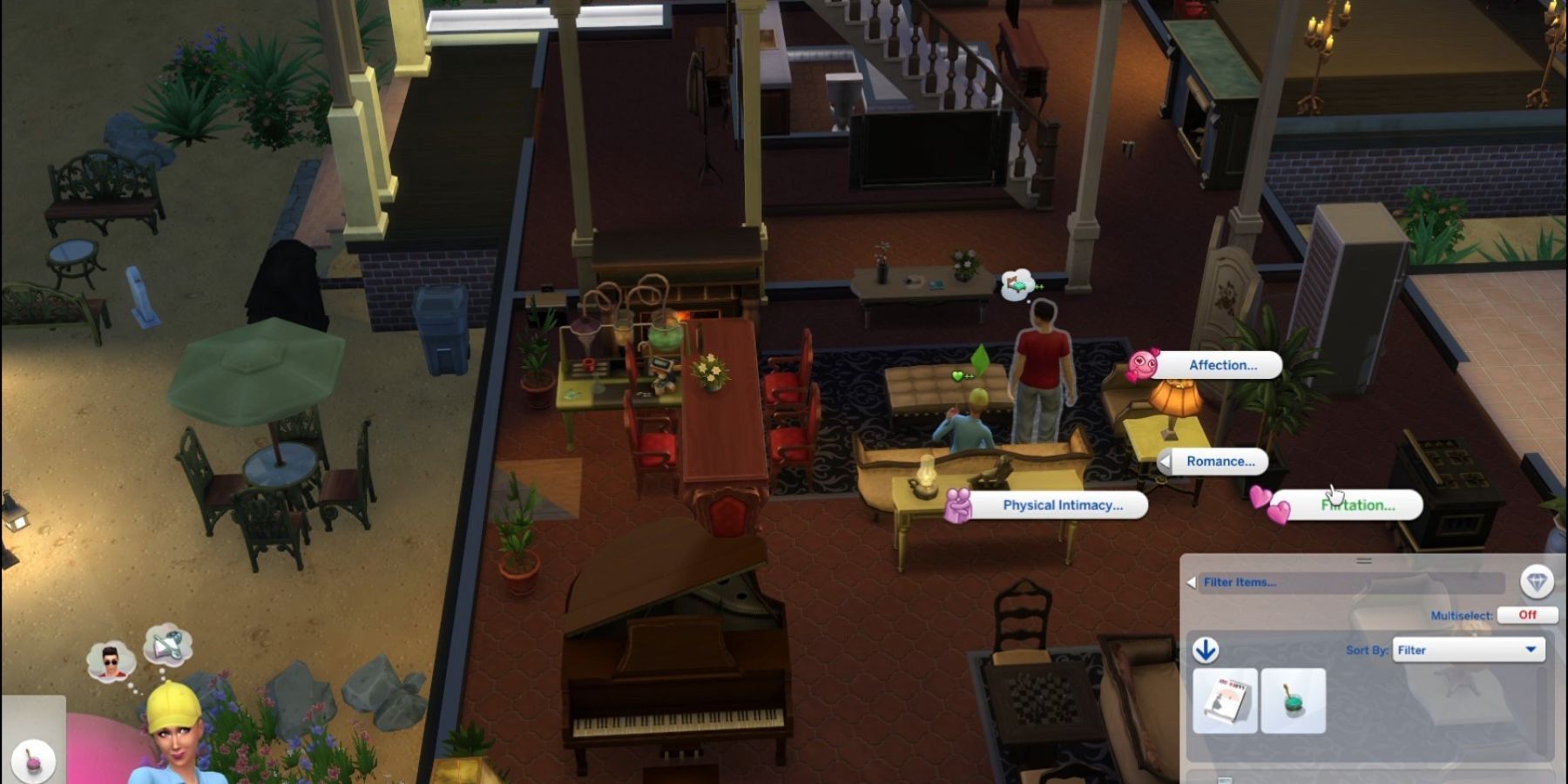Open the Sort By Filter dropdown
The height and width of the screenshot is (784, 1568).
point(1469,650)
